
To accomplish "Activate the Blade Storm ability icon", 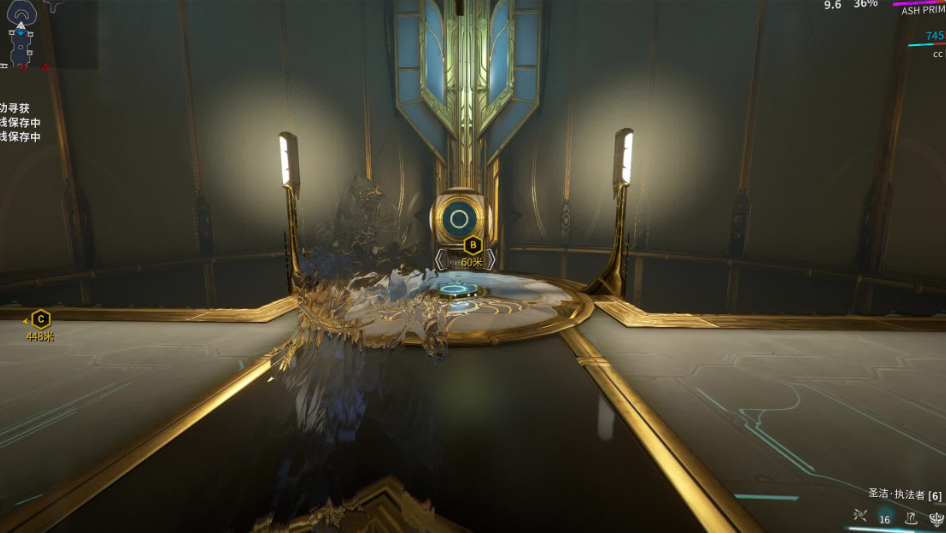I will (x=936, y=517).
